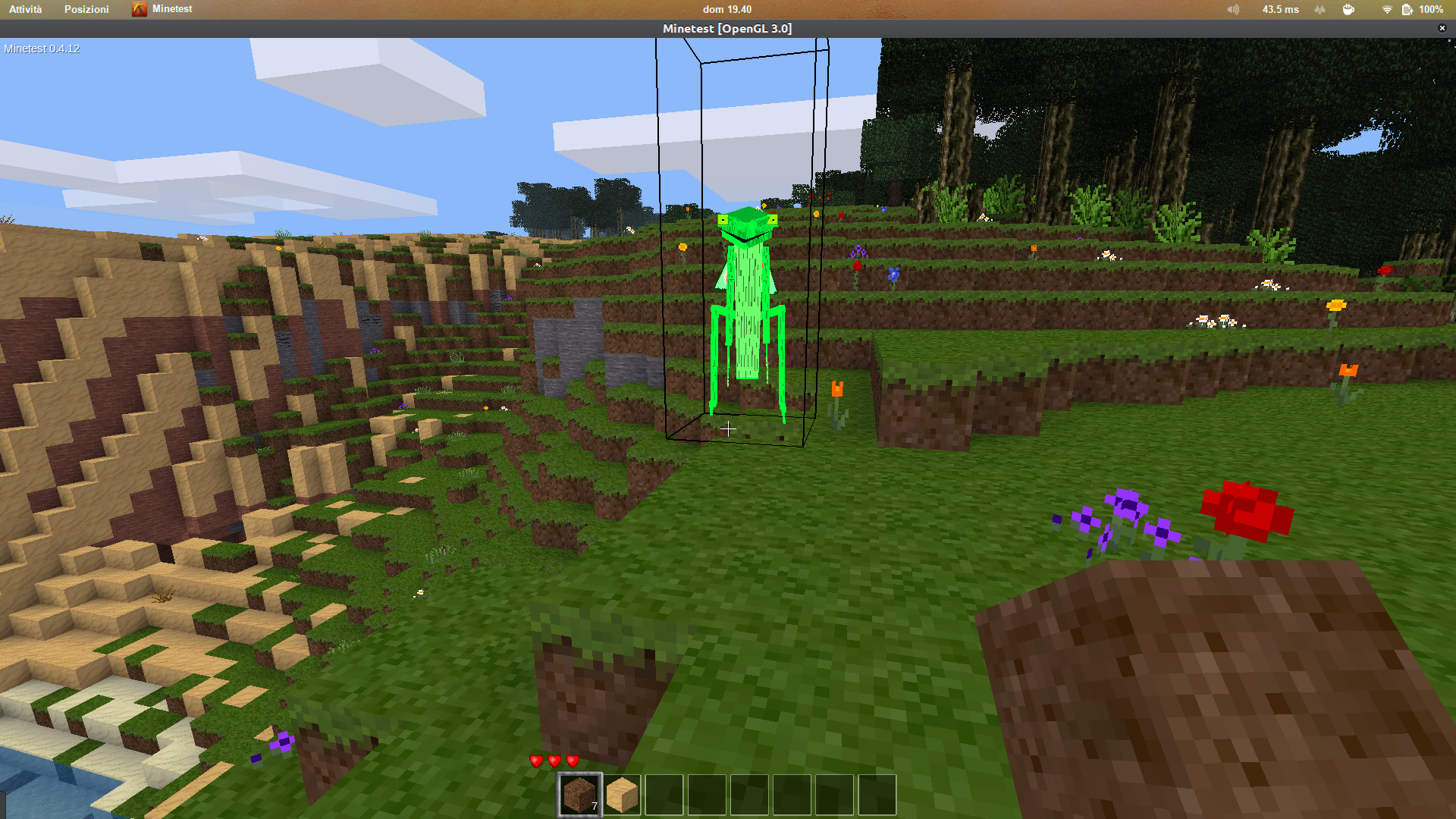Open the Attività menu
The image size is (1456, 819).
26,9
